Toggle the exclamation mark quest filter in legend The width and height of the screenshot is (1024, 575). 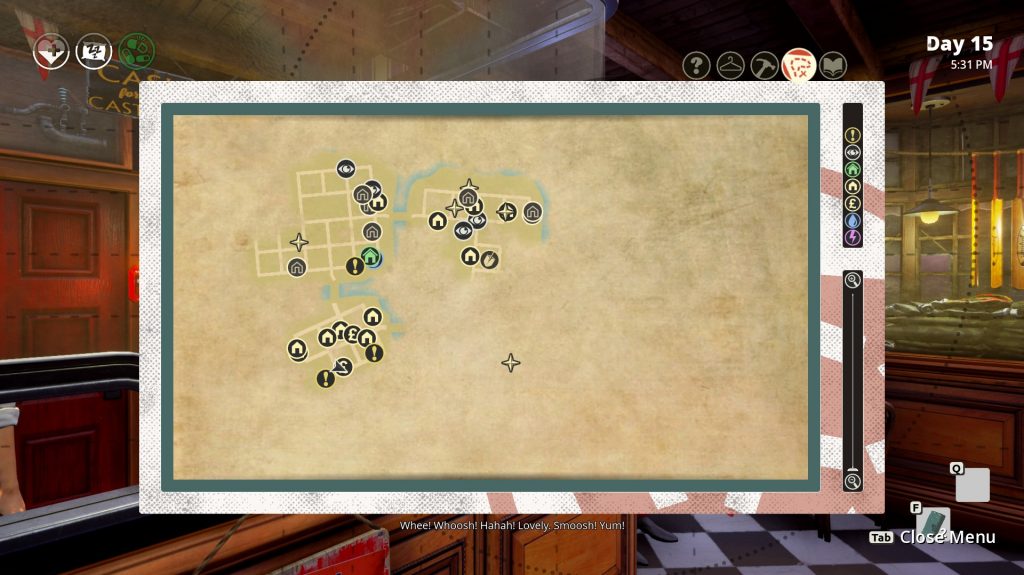click(x=852, y=135)
